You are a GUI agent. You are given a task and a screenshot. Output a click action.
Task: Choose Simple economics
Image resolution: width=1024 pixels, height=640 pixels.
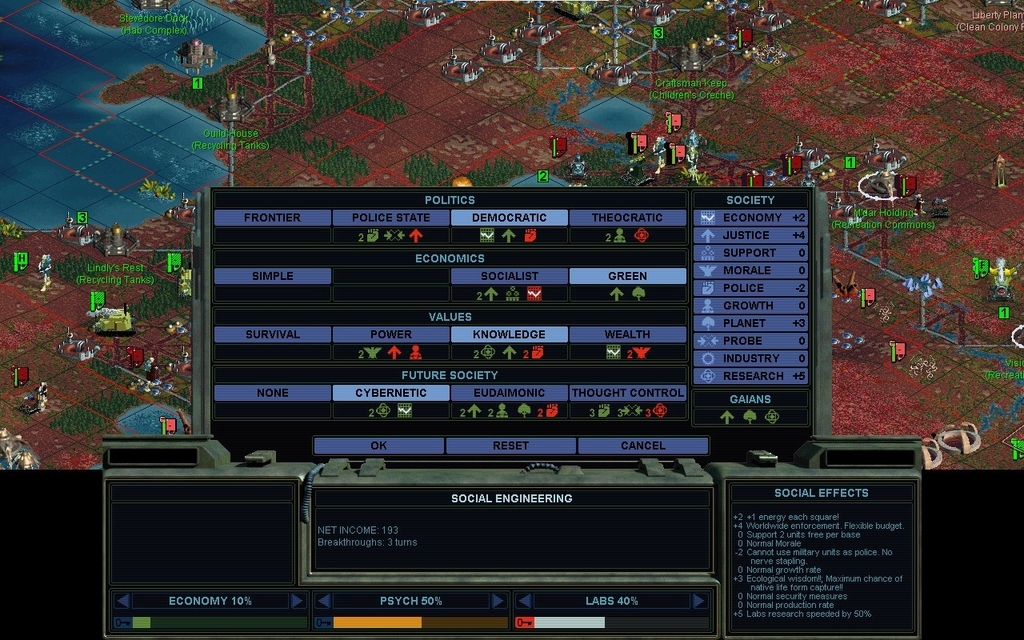272,276
